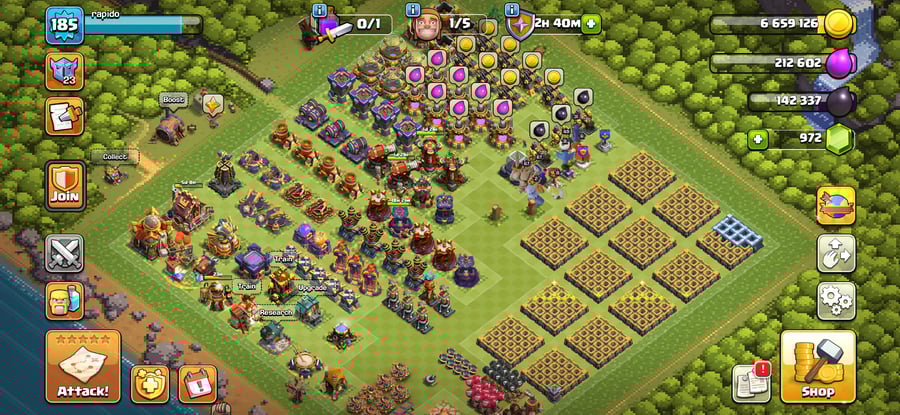
Task: Open the Shop
Action: click(x=817, y=366)
